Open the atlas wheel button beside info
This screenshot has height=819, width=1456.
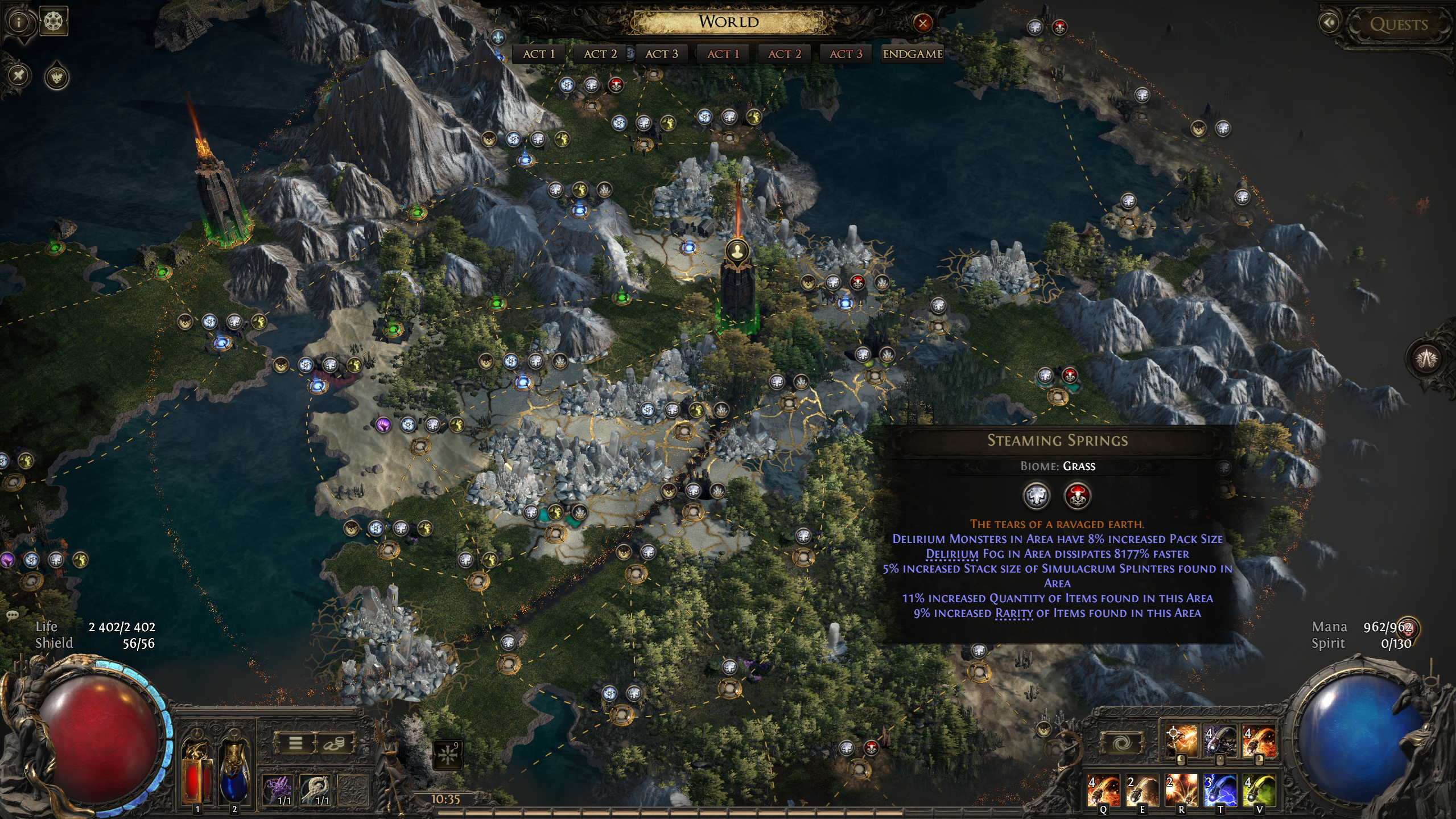[55, 22]
